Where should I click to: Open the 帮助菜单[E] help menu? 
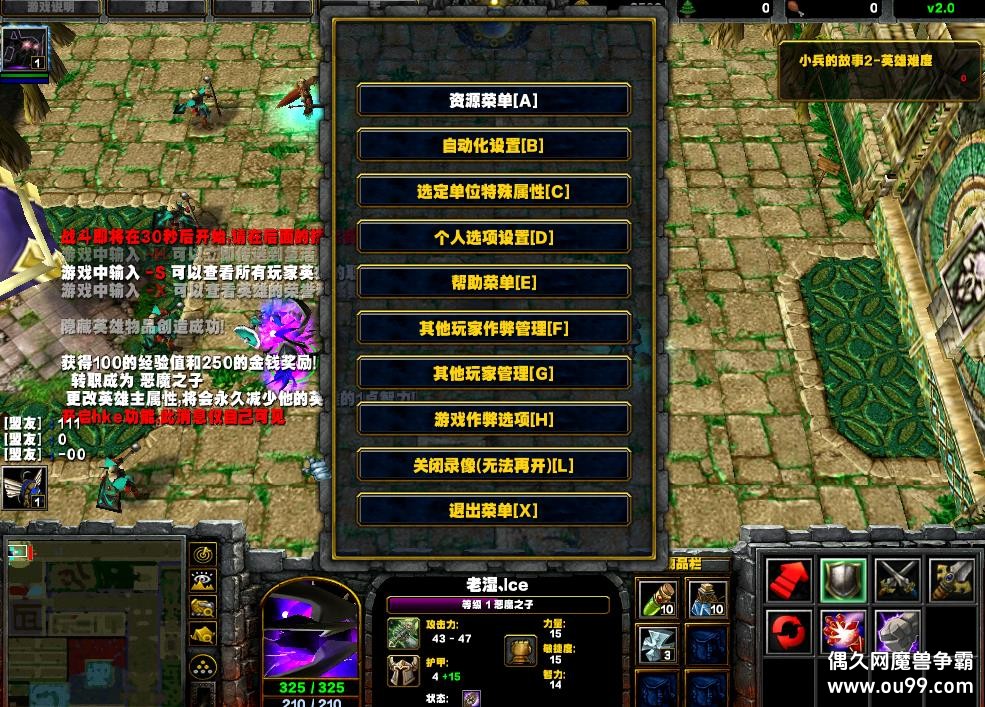pyautogui.click(x=494, y=283)
